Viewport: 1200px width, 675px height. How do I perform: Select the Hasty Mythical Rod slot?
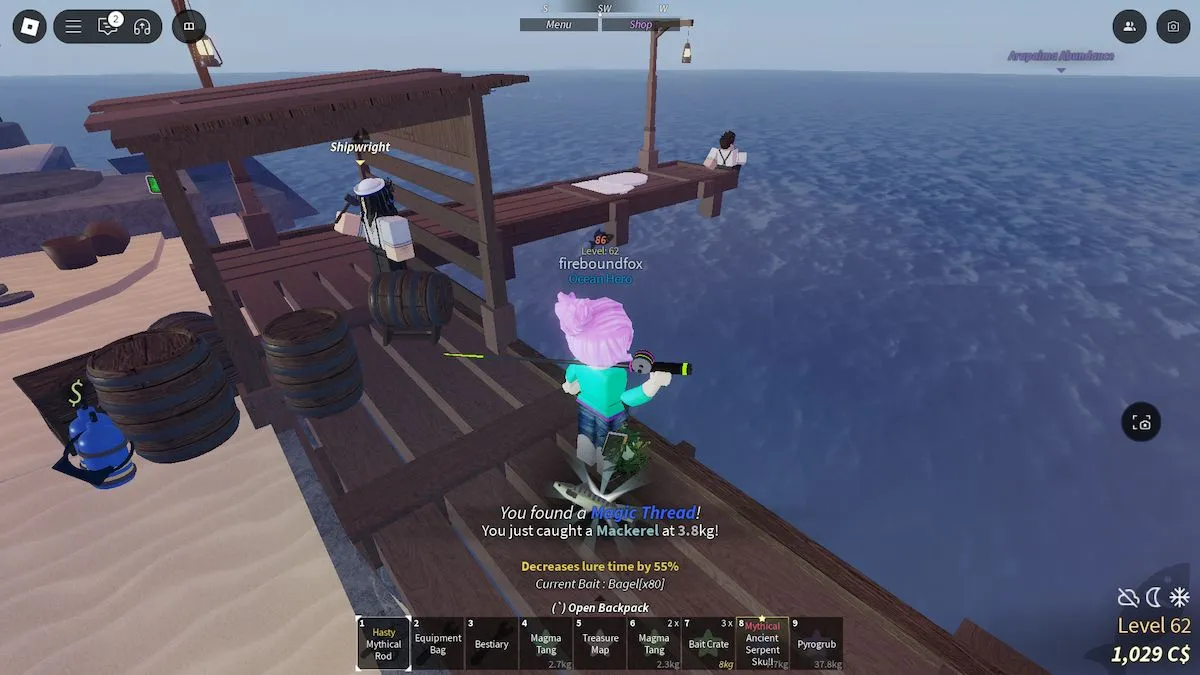point(383,643)
